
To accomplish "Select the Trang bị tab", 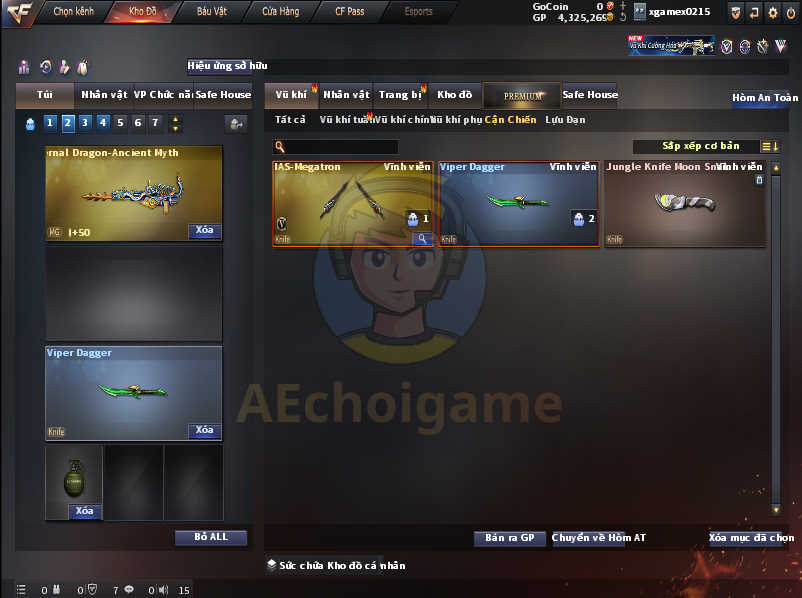I will [x=399, y=95].
